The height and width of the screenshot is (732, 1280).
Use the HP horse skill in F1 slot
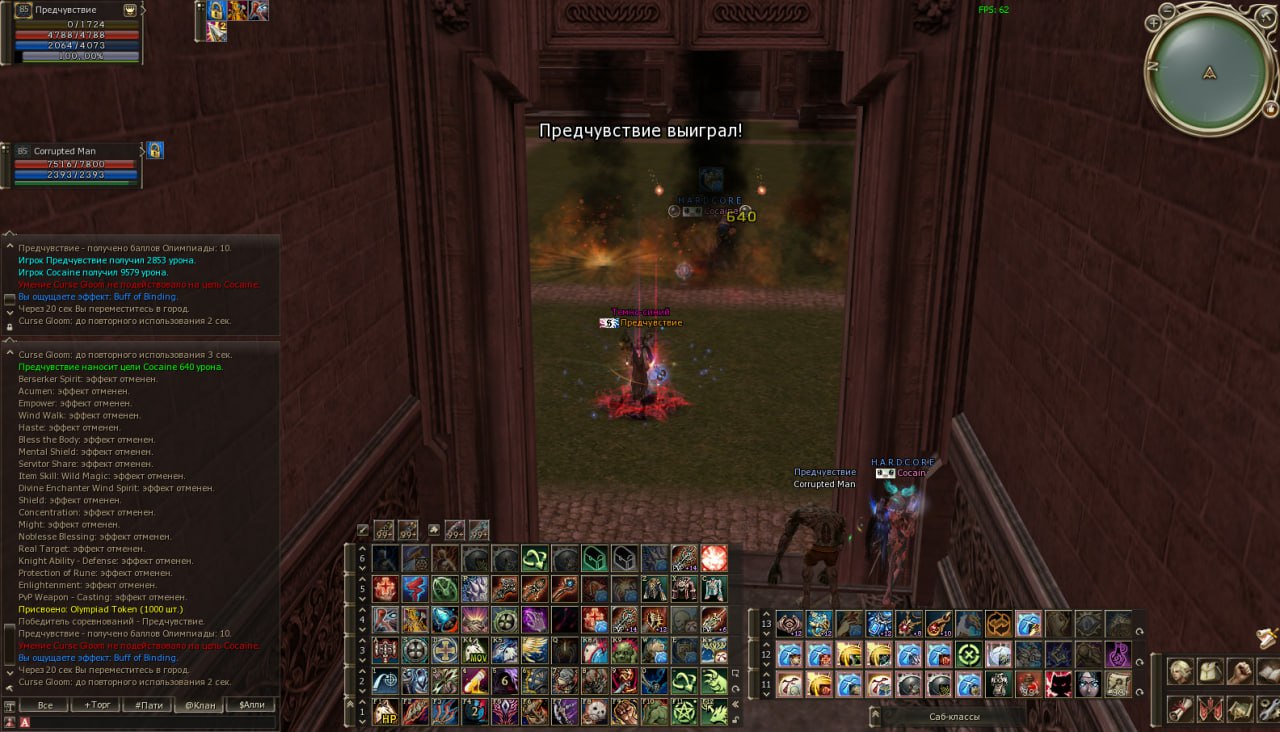pyautogui.click(x=386, y=711)
